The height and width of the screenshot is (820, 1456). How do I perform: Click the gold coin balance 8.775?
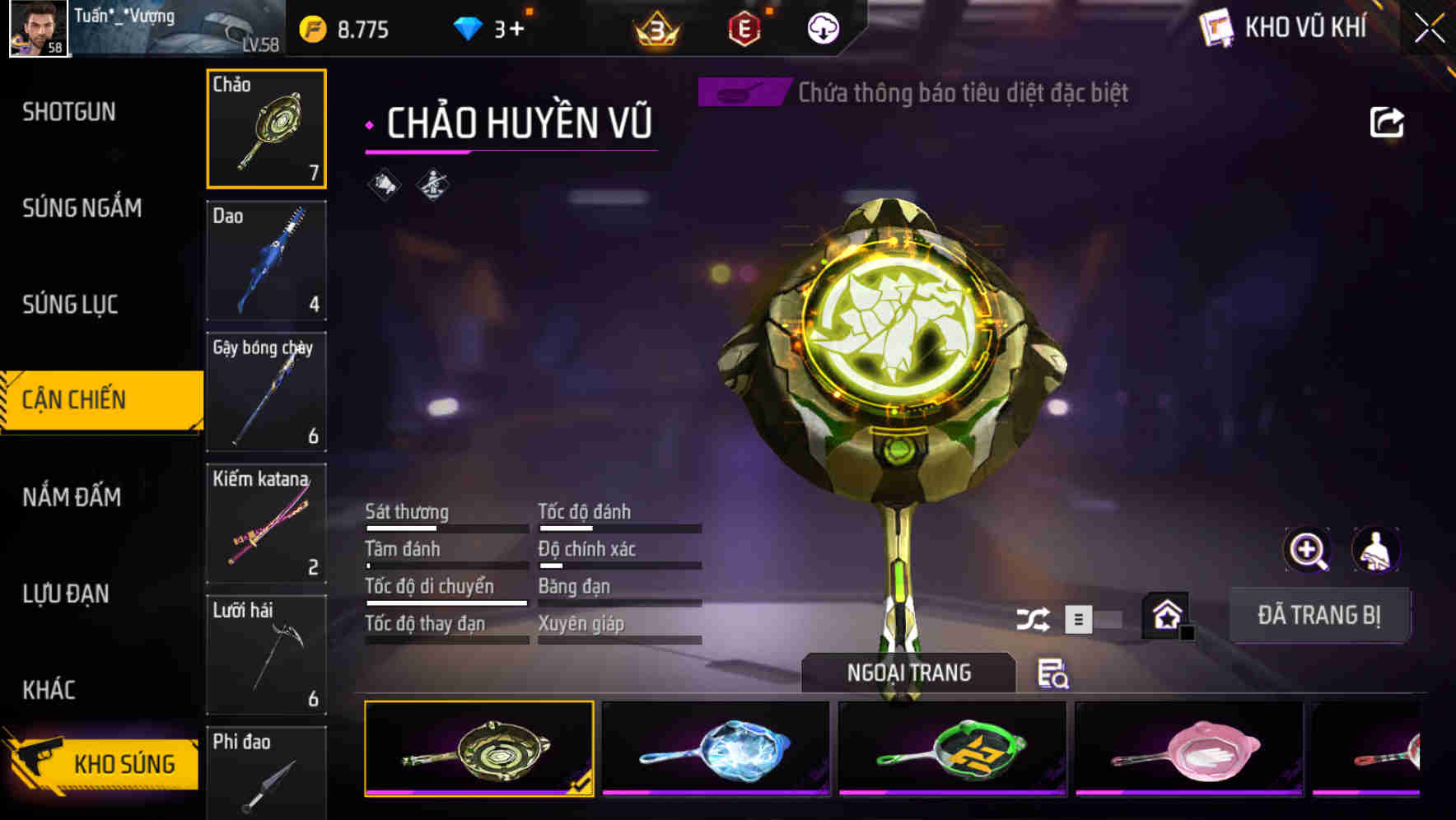pos(346,27)
